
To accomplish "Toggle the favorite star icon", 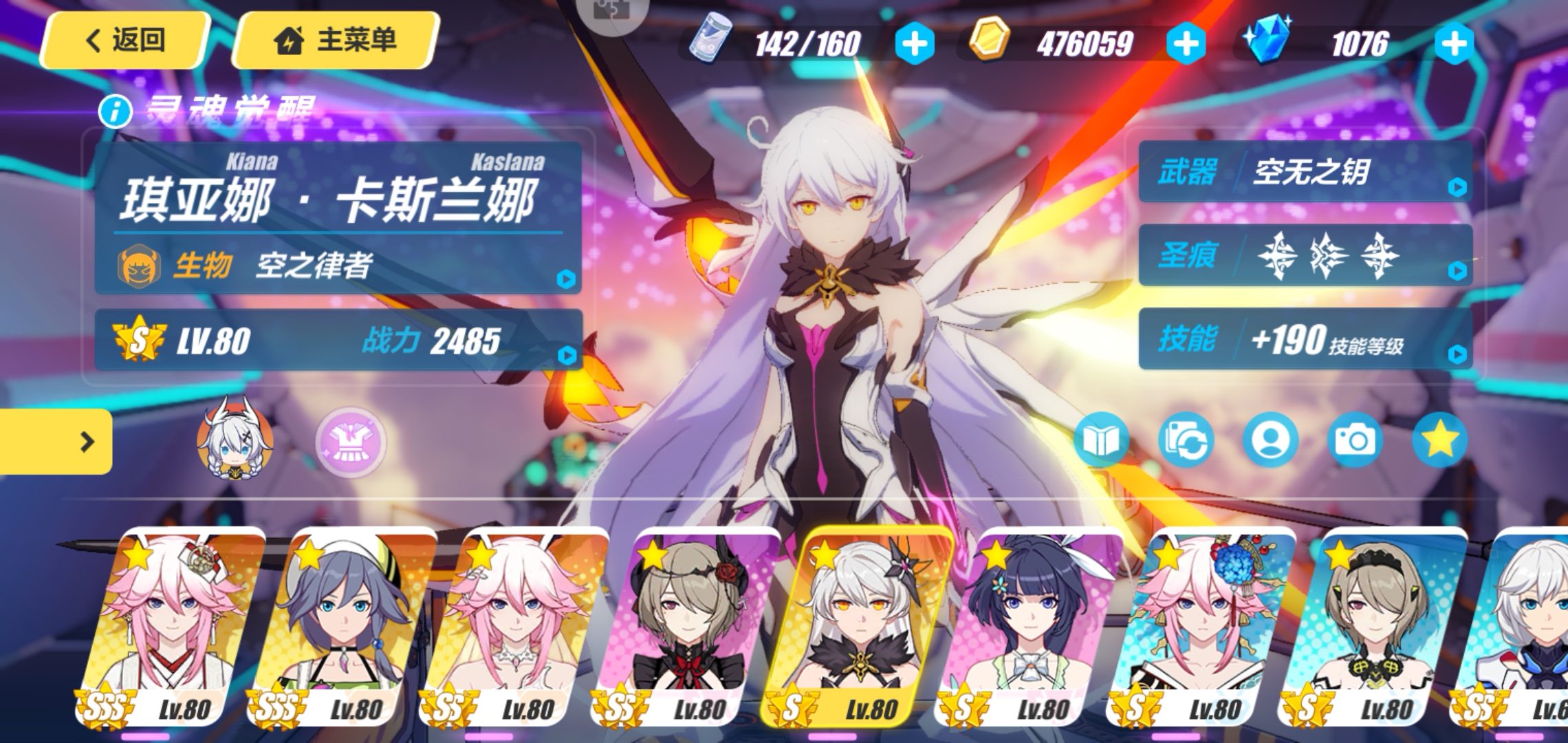I will [x=1439, y=440].
